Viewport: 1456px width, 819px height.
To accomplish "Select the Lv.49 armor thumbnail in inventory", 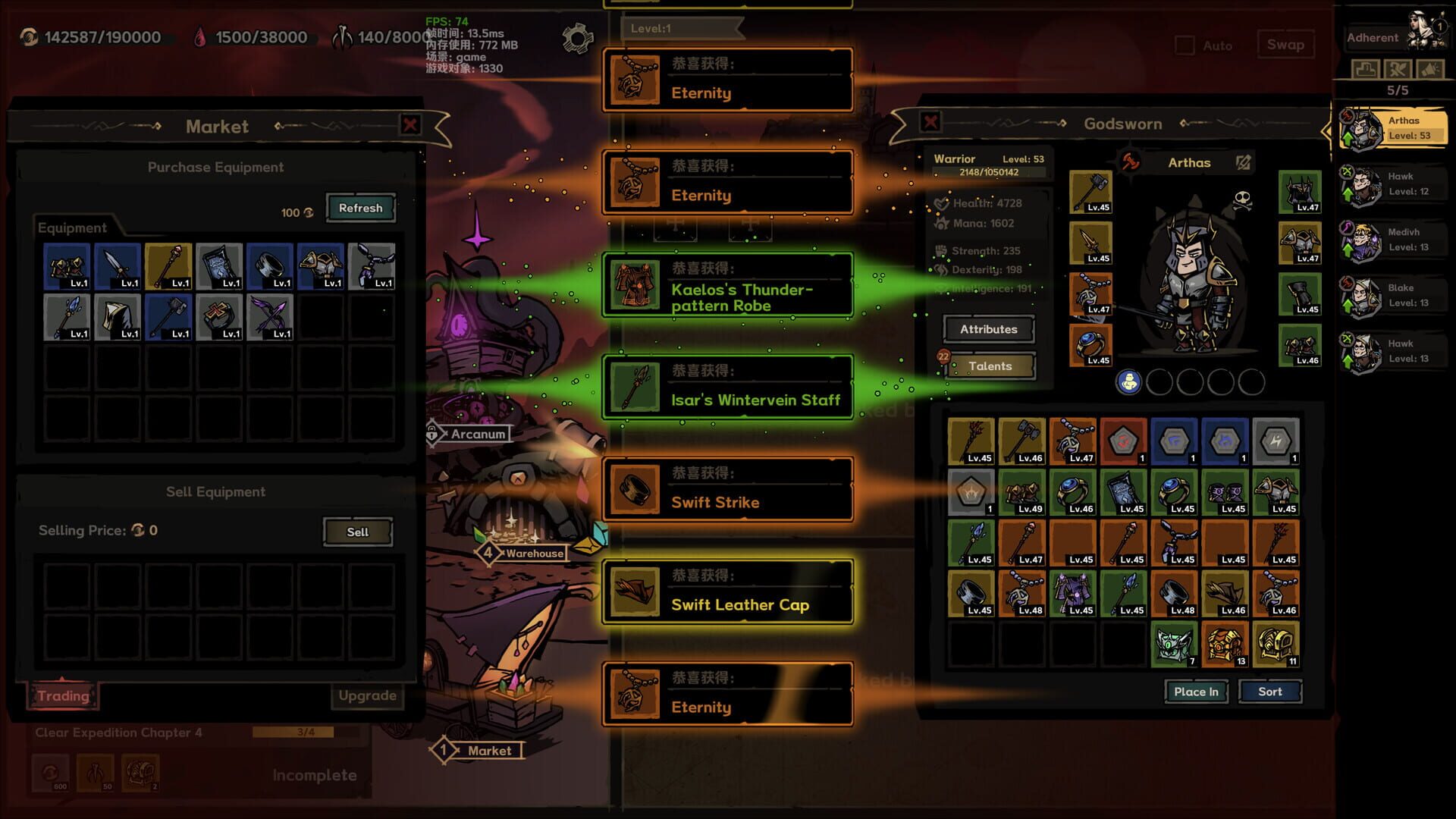I will (1023, 493).
